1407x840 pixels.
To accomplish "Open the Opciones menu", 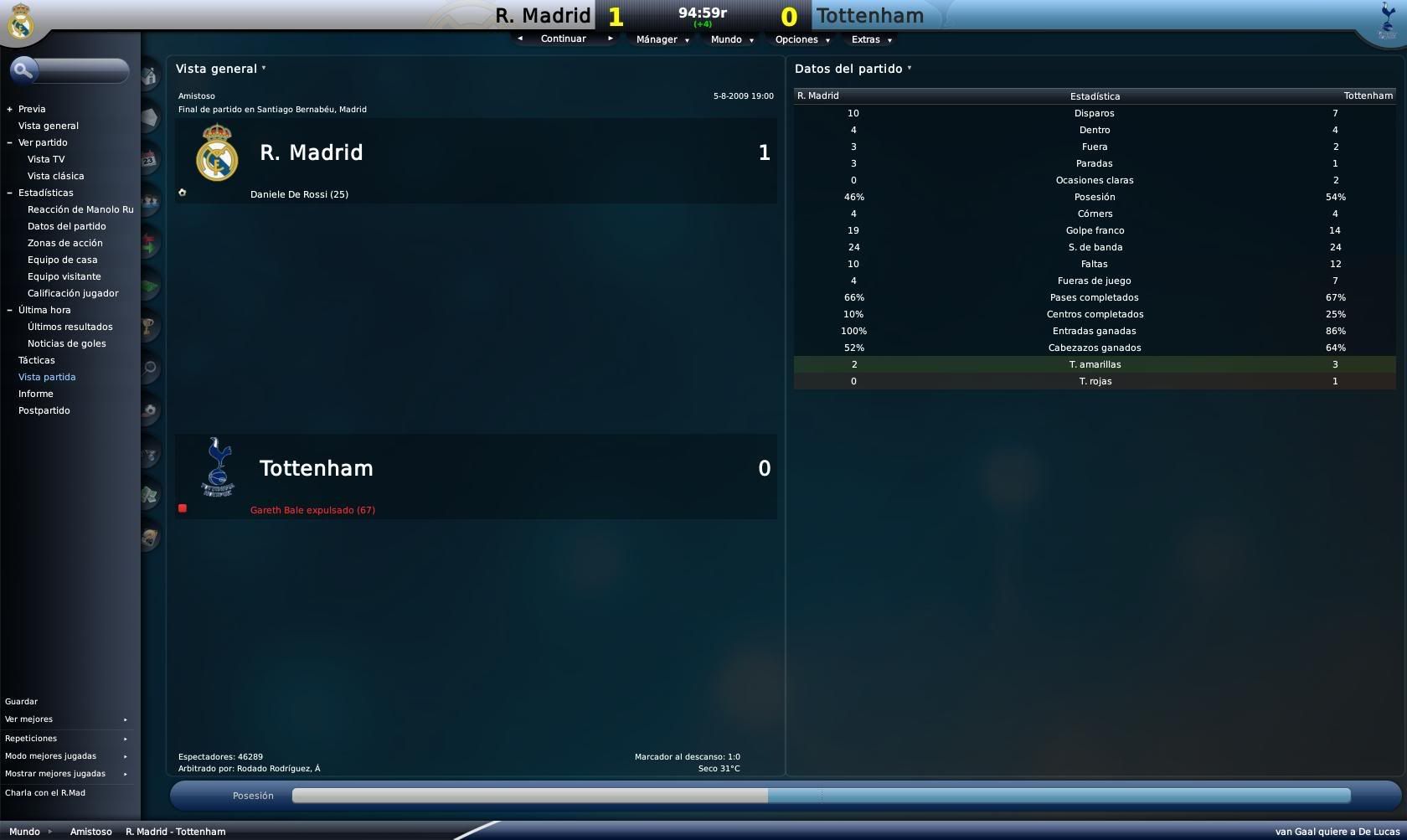I will click(x=801, y=39).
